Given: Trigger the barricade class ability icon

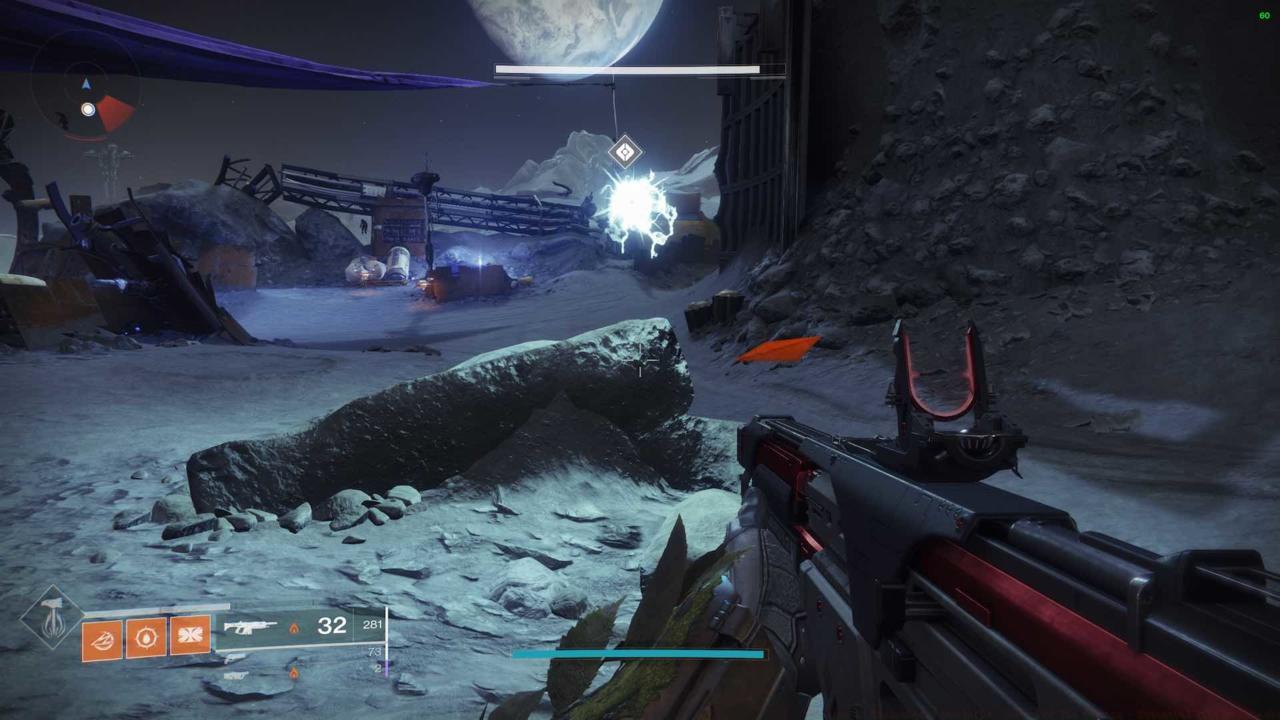Looking at the screenshot, I should [190, 635].
